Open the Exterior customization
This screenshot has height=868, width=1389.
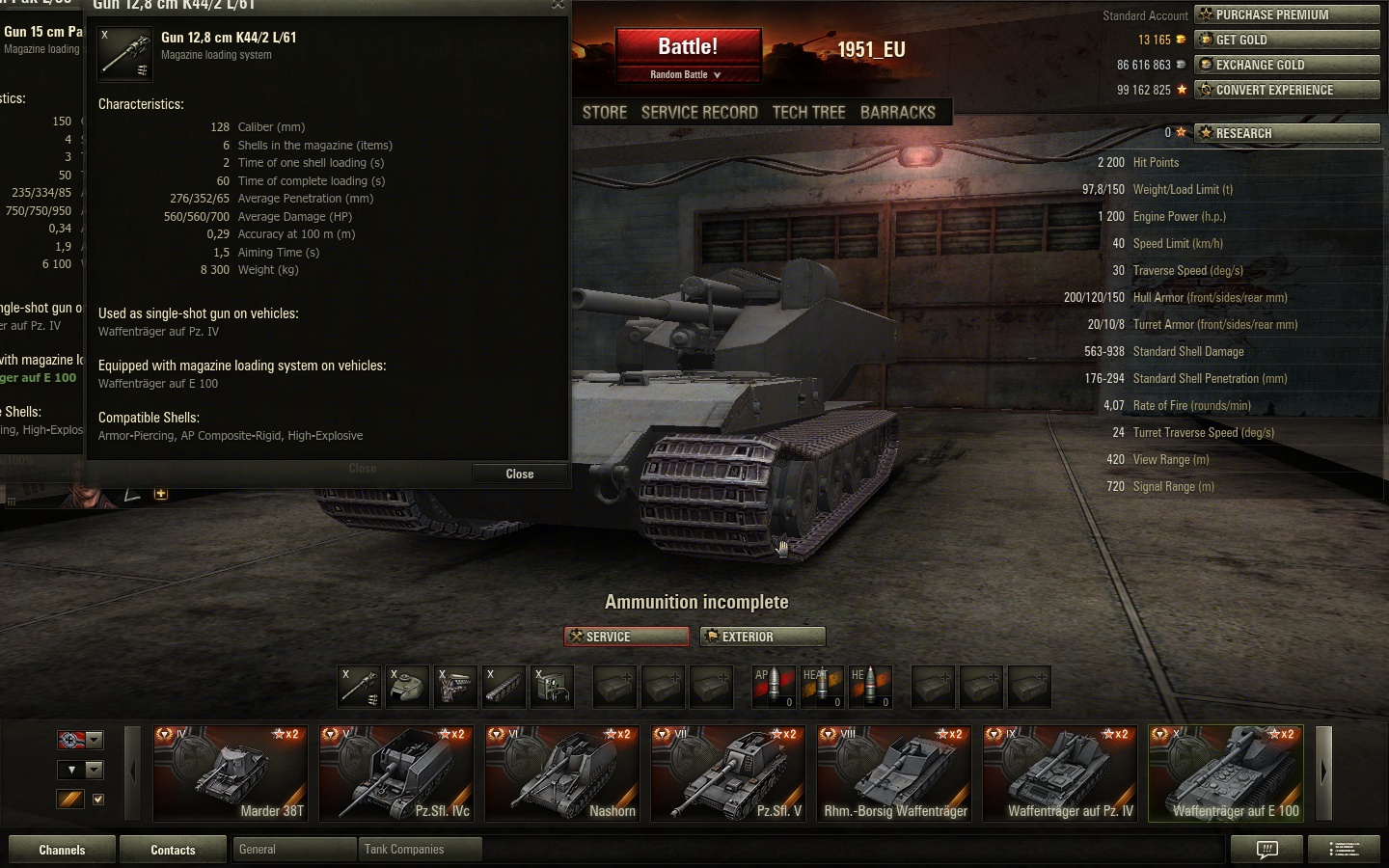[x=762, y=637]
